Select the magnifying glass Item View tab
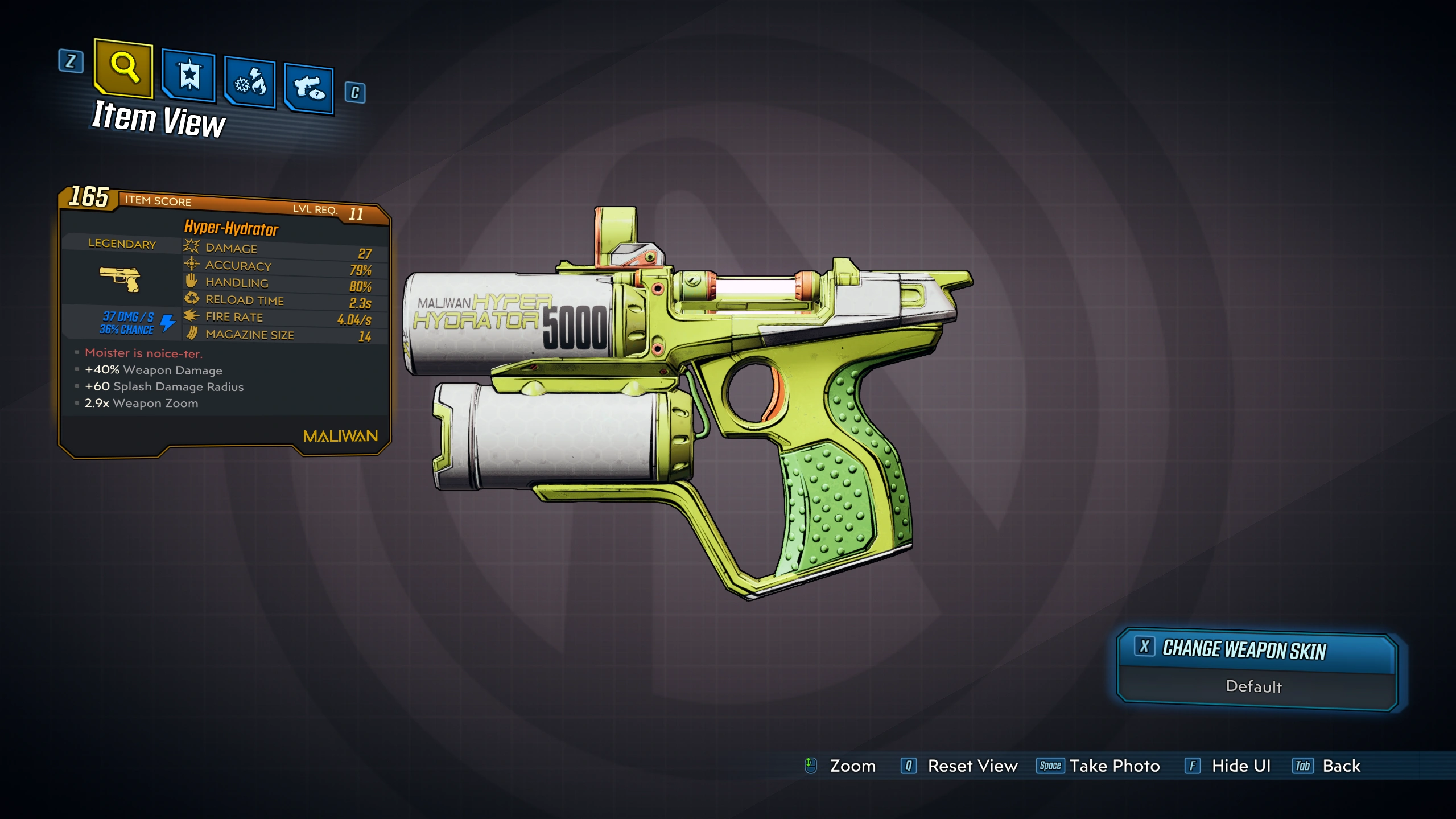The image size is (1456, 819). [x=124, y=68]
